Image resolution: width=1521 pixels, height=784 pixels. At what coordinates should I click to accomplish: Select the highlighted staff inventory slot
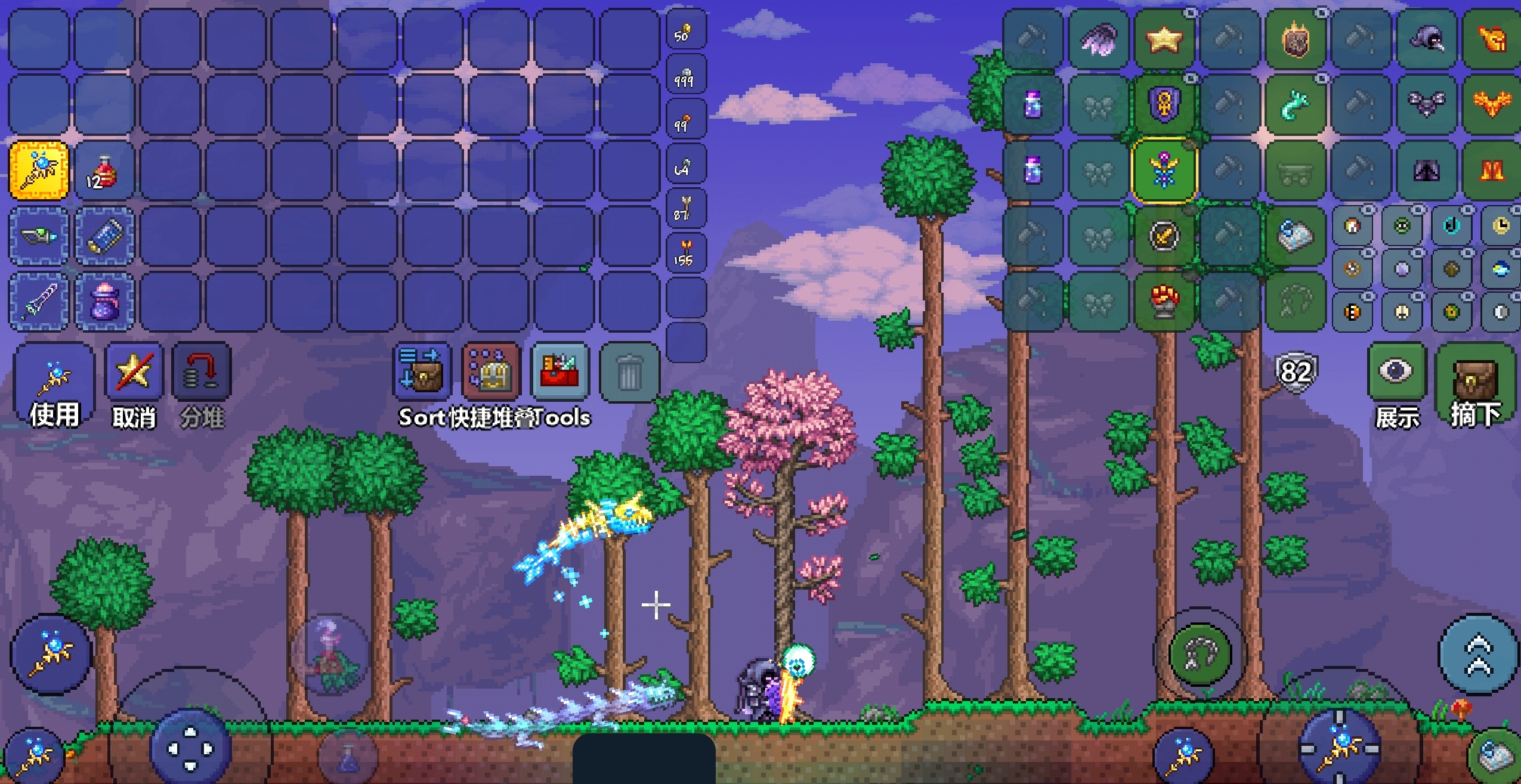(x=39, y=171)
